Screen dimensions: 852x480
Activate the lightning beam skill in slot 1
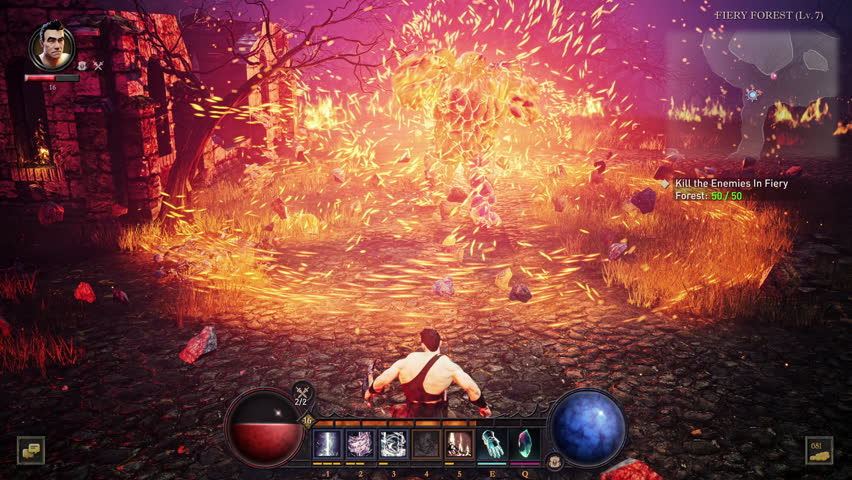coord(328,444)
